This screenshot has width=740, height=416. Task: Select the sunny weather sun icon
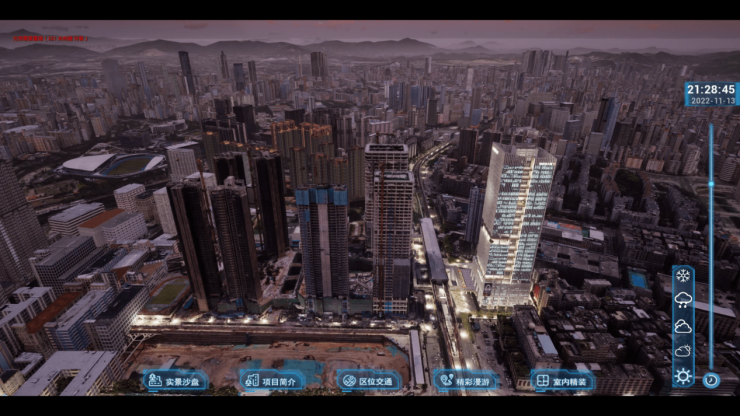(x=683, y=376)
